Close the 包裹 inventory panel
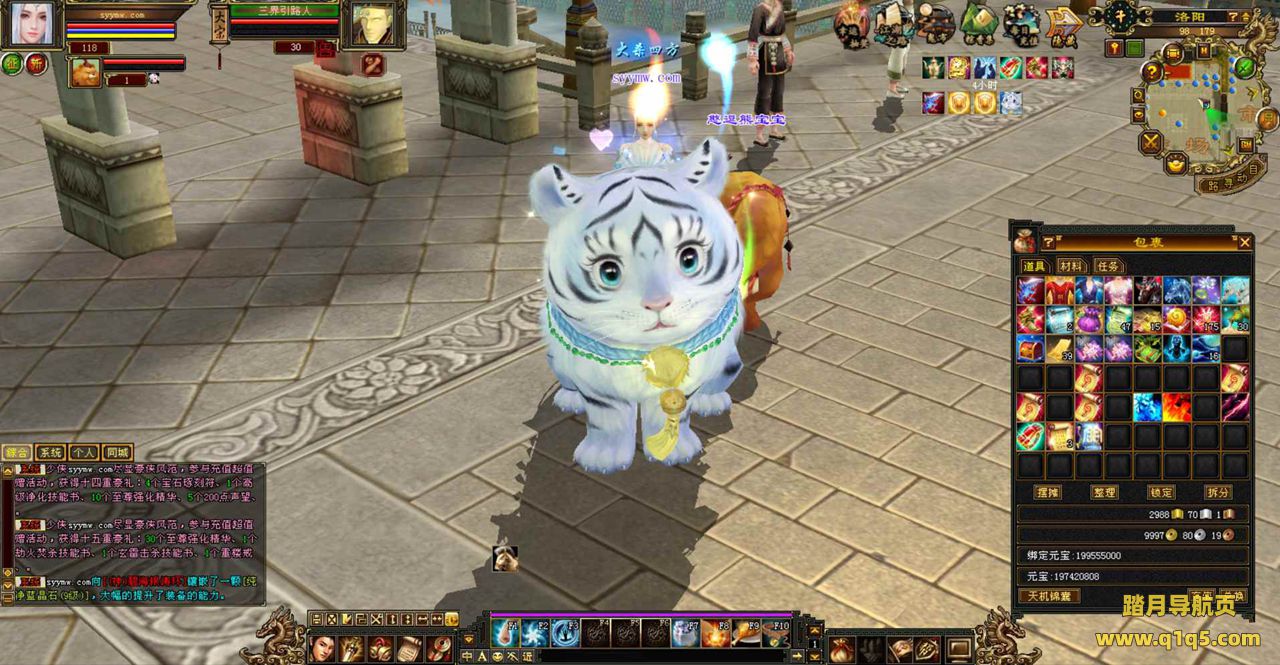The width and height of the screenshot is (1280, 665). point(1244,242)
